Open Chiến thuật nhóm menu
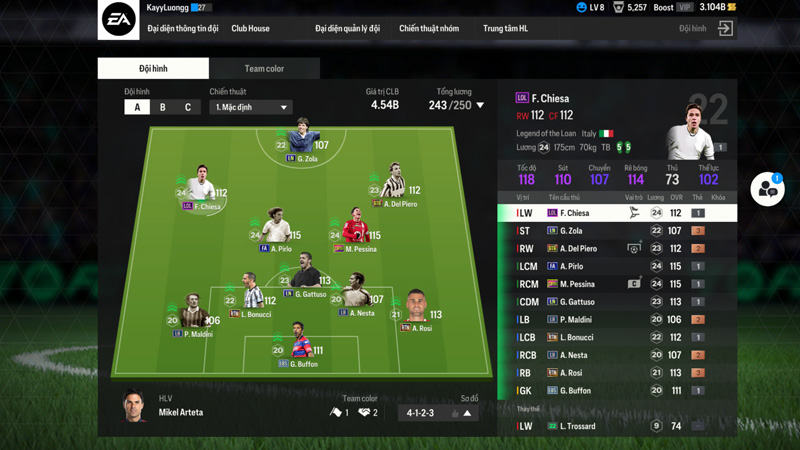800x450 pixels. [x=429, y=29]
